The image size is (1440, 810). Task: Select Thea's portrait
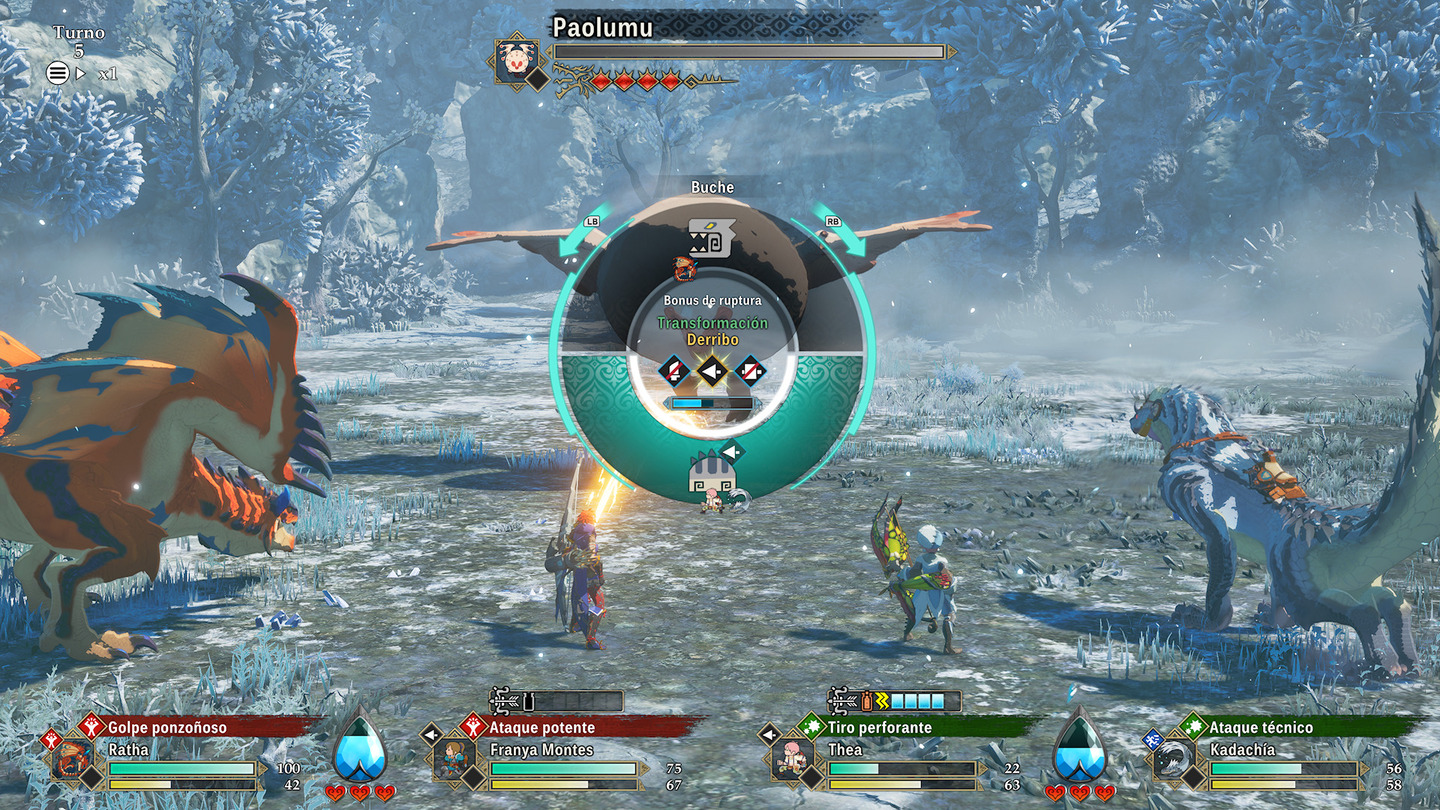792,759
